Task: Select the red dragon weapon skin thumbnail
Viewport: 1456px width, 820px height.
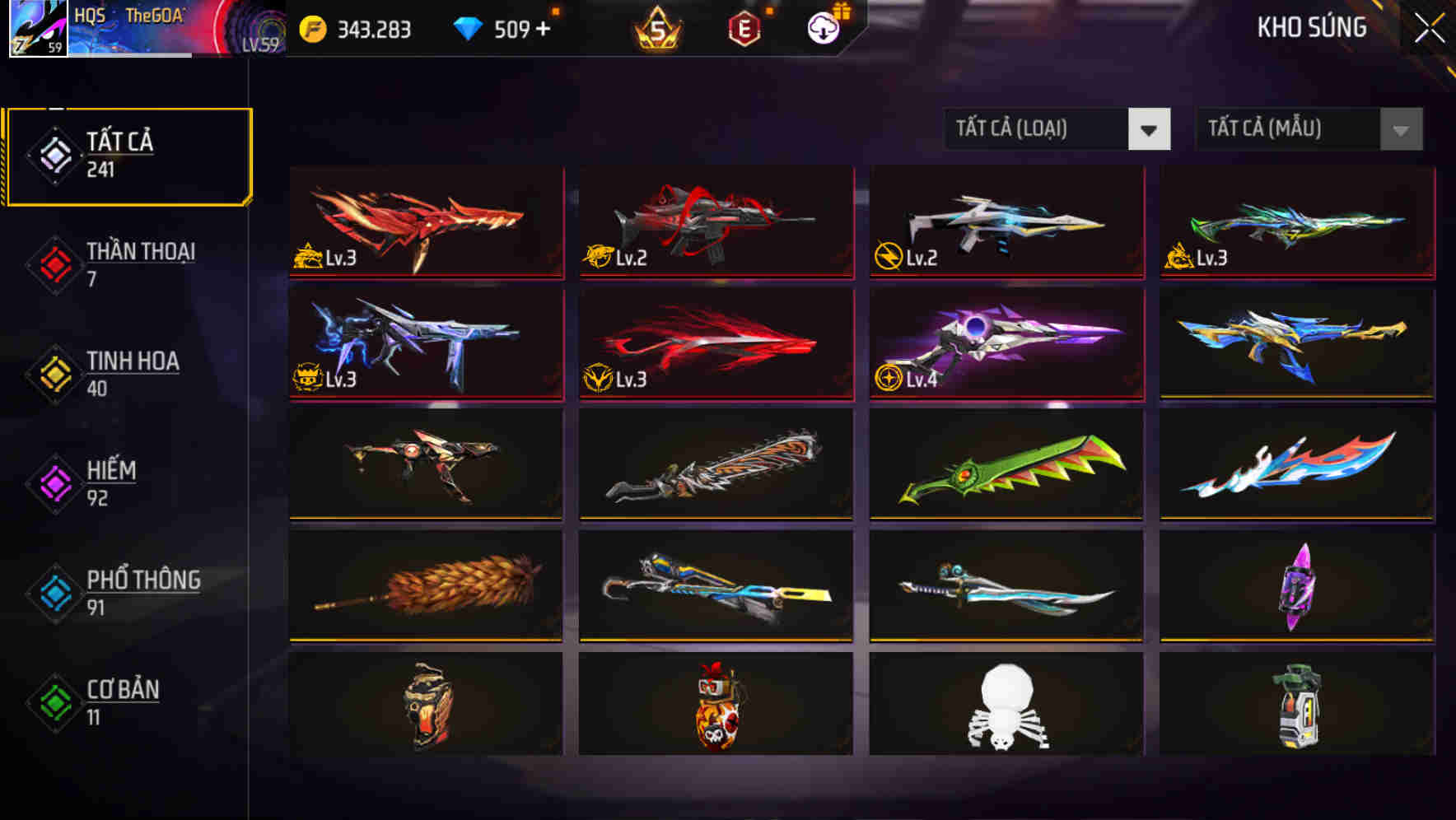Action: pos(425,222)
